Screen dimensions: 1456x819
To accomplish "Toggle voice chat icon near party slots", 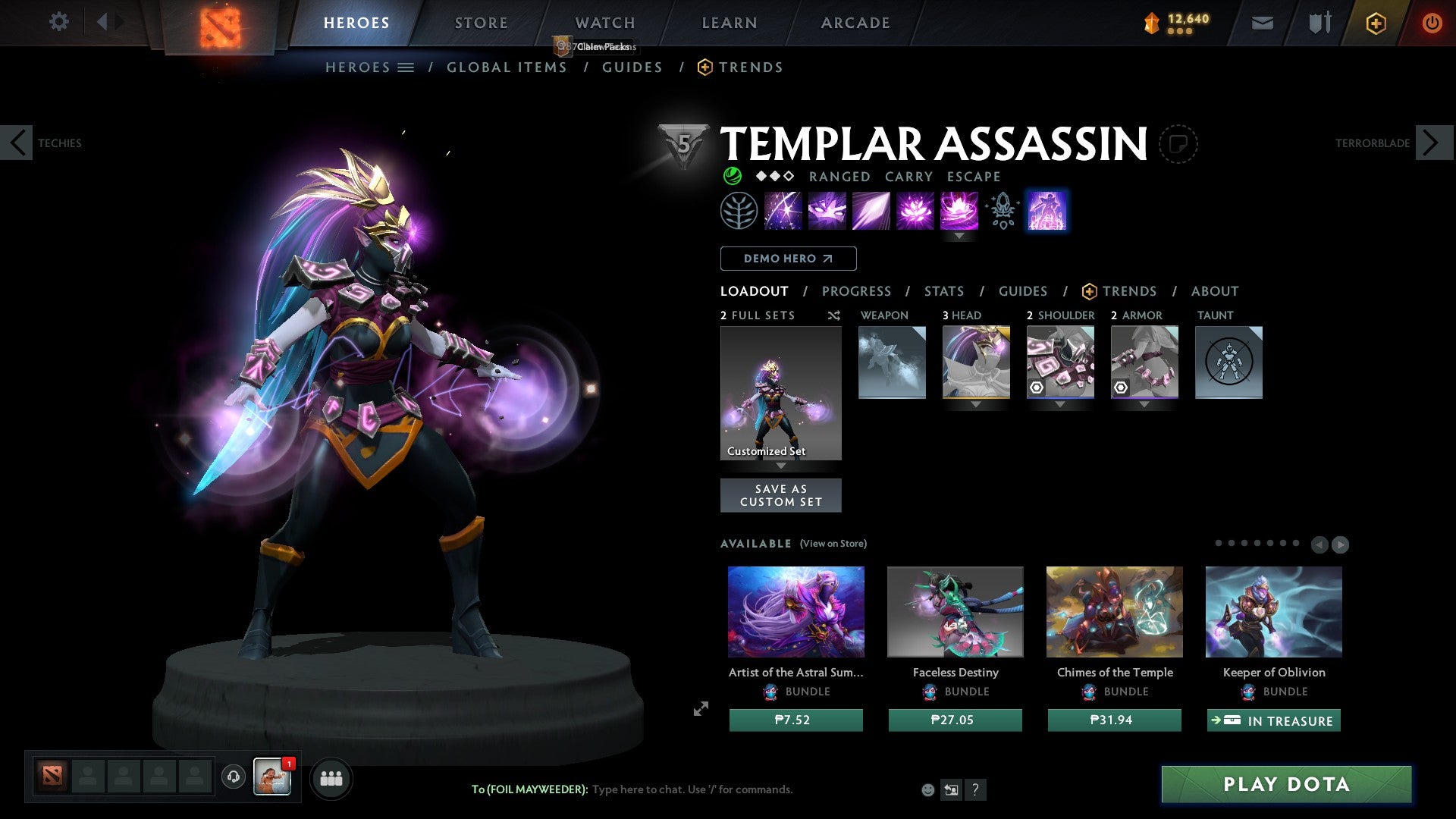I will pyautogui.click(x=232, y=777).
